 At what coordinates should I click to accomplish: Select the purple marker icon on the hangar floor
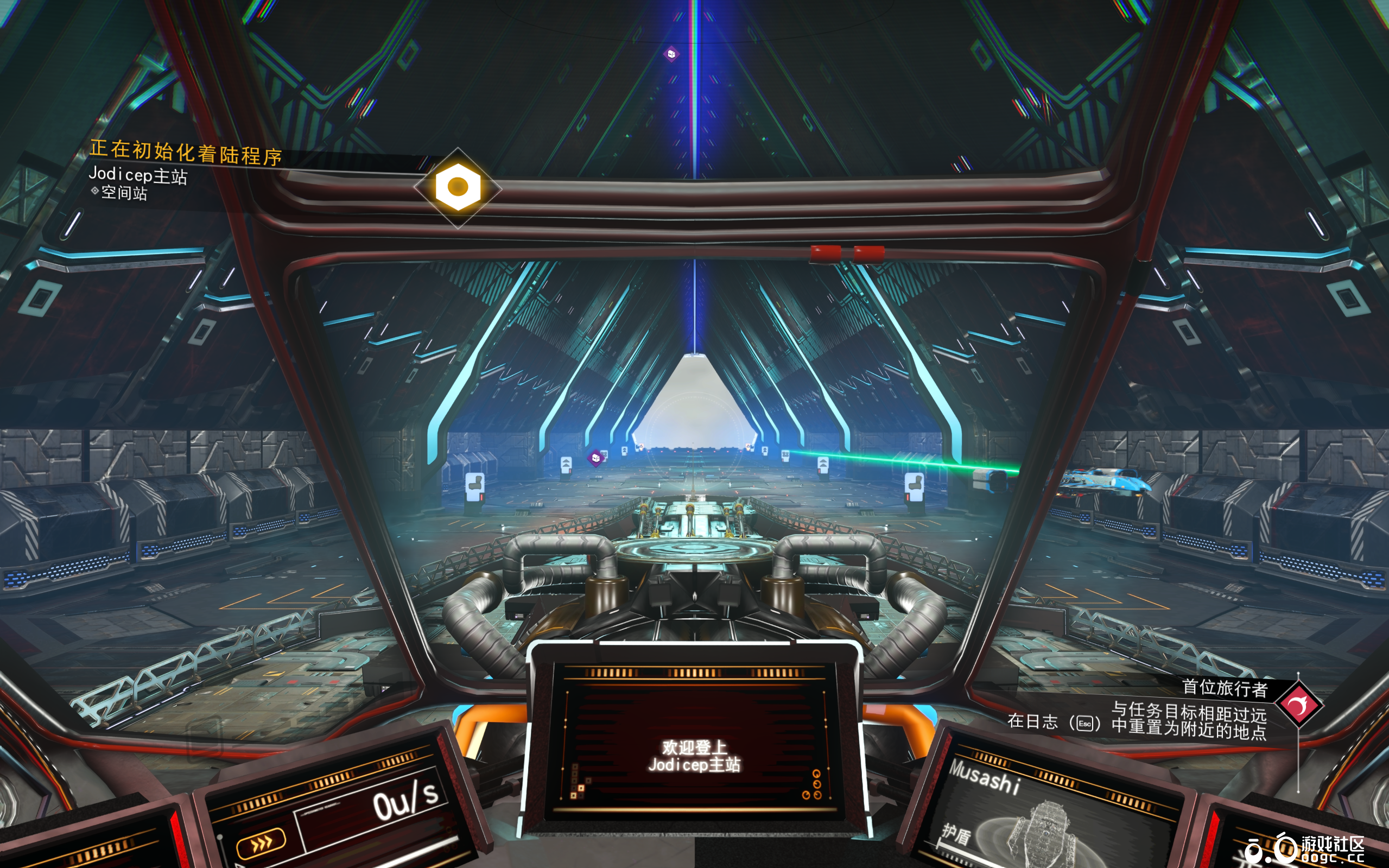[596, 458]
